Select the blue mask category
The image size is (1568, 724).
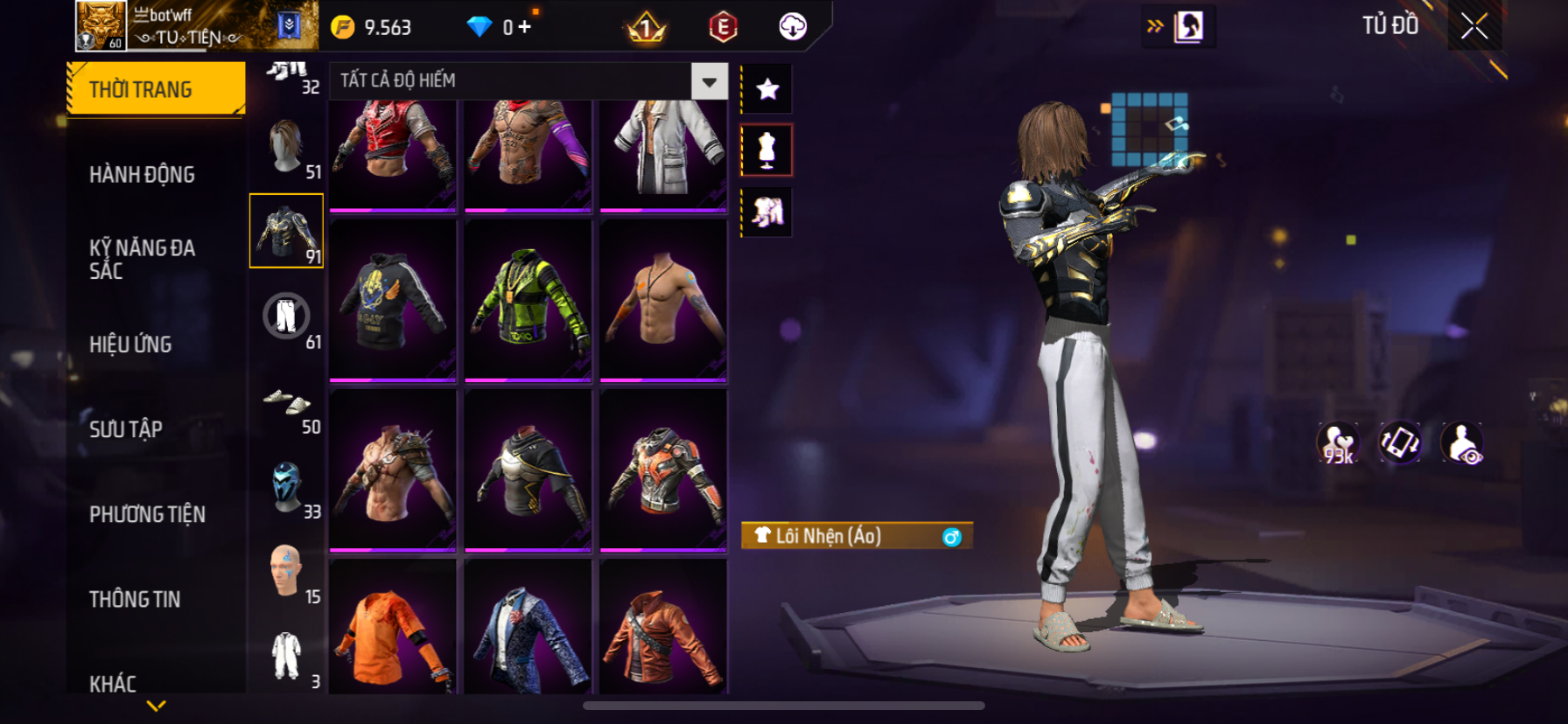(287, 486)
